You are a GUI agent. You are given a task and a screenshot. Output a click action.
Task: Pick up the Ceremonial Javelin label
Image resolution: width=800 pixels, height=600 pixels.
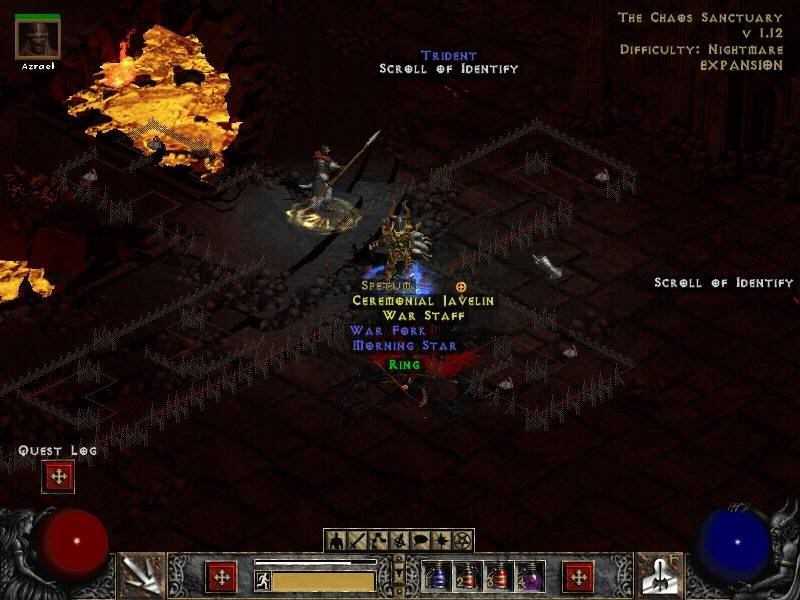tap(423, 300)
